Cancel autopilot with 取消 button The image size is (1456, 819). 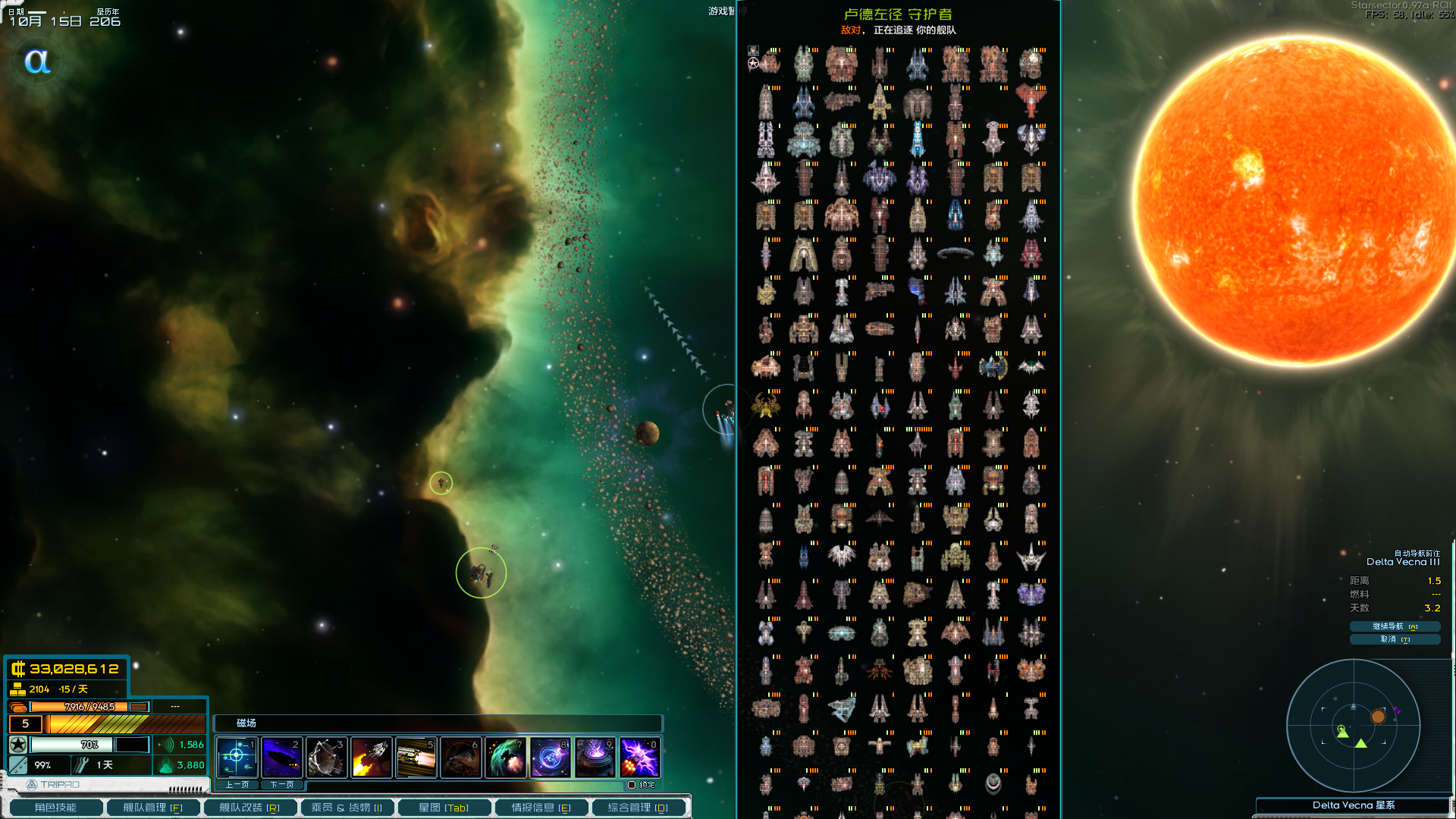1394,639
